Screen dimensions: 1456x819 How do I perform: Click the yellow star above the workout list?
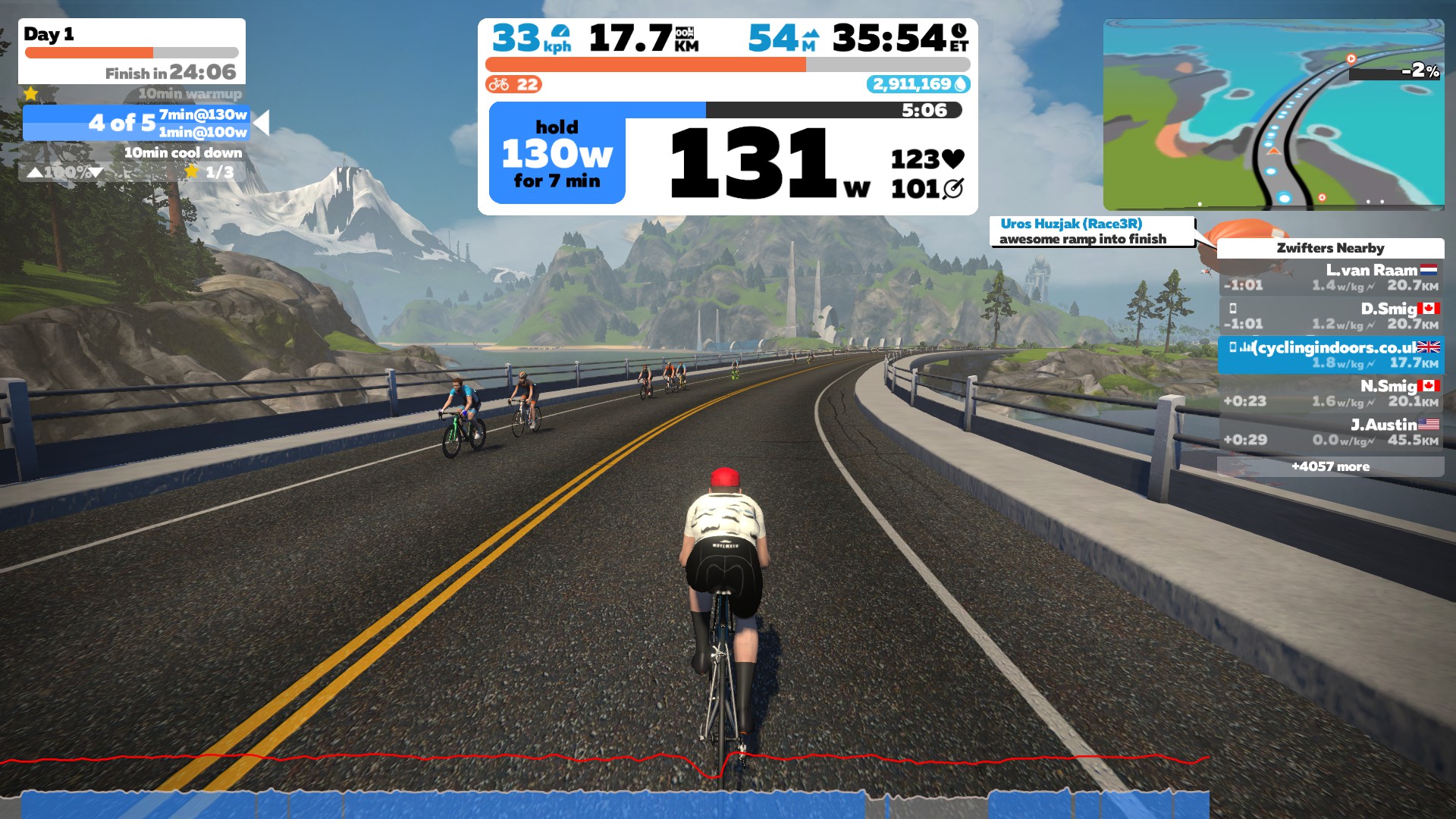pos(30,93)
